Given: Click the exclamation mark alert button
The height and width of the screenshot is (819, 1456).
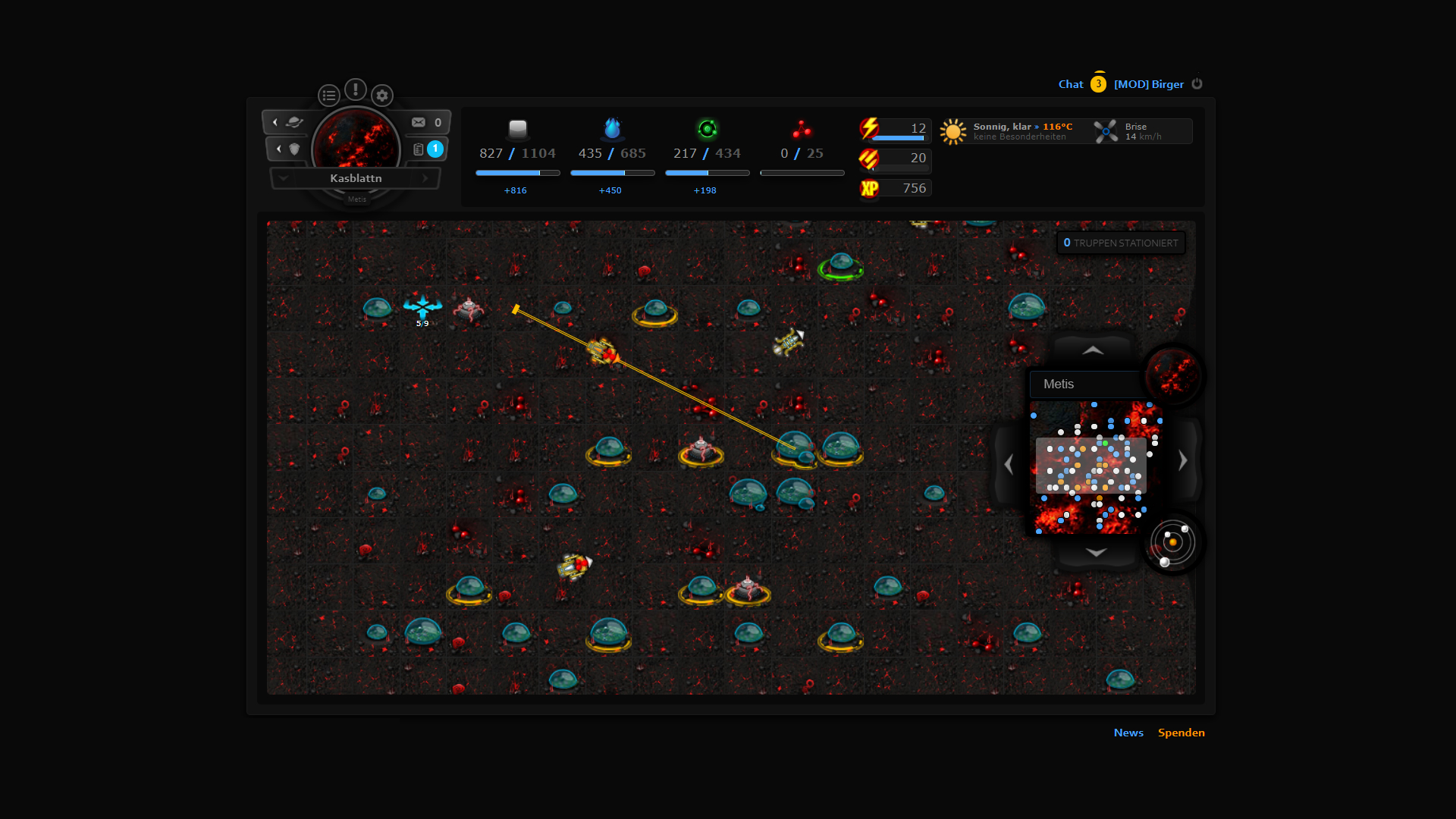Looking at the screenshot, I should tap(355, 89).
